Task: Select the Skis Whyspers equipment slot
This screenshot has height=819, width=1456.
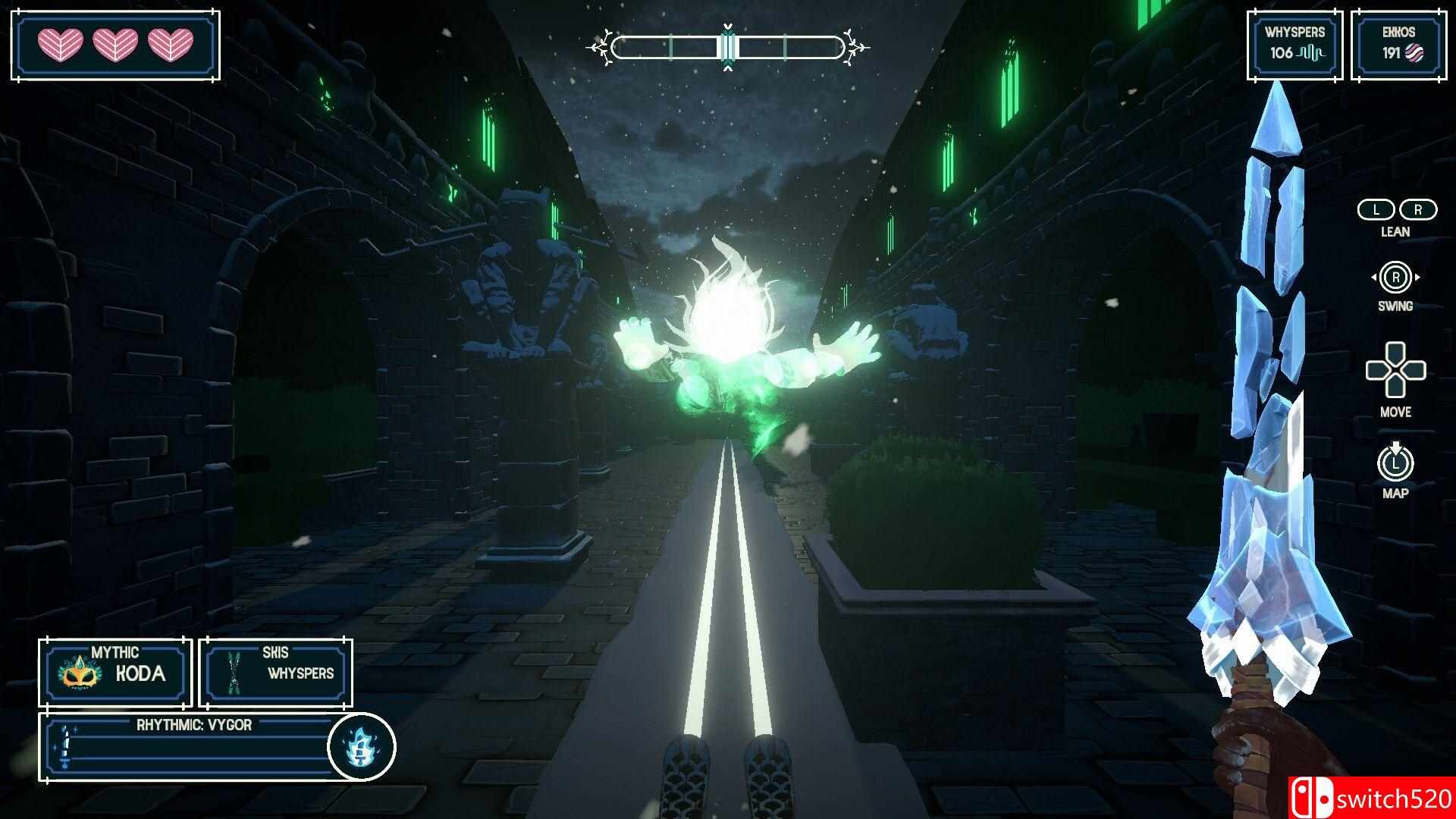Action: pos(275,673)
